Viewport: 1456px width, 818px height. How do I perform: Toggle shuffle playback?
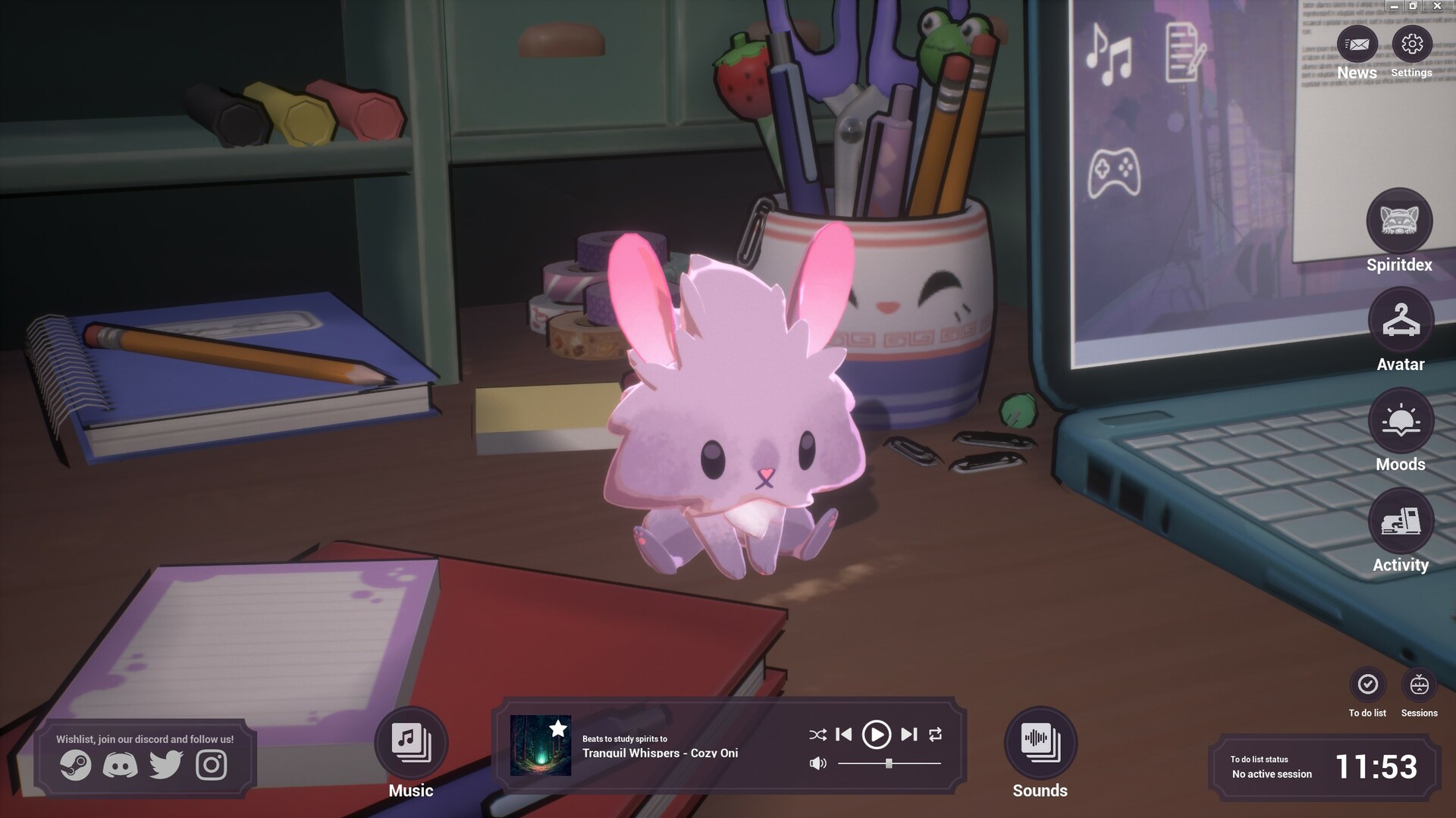coord(817,734)
